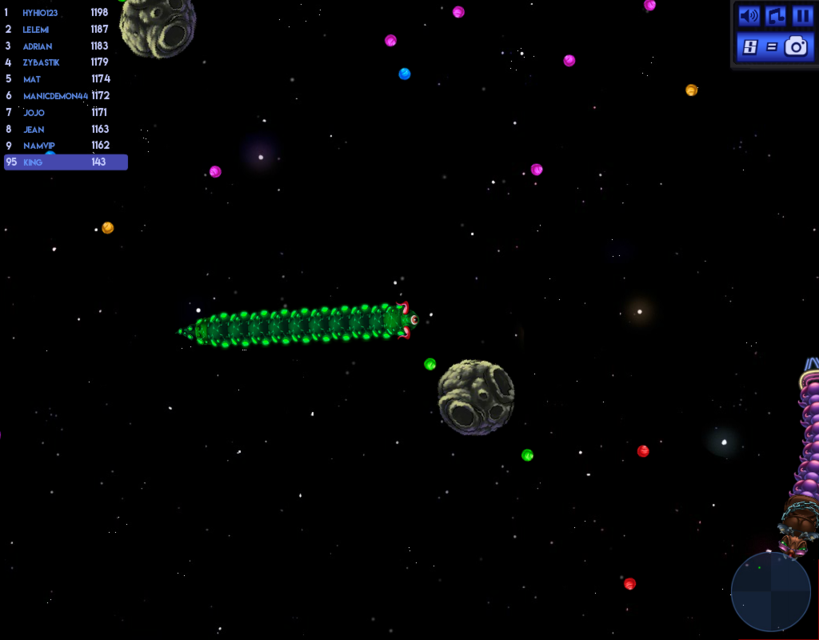The height and width of the screenshot is (640, 819).
Task: Click the circular minimap radar
Action: click(770, 592)
